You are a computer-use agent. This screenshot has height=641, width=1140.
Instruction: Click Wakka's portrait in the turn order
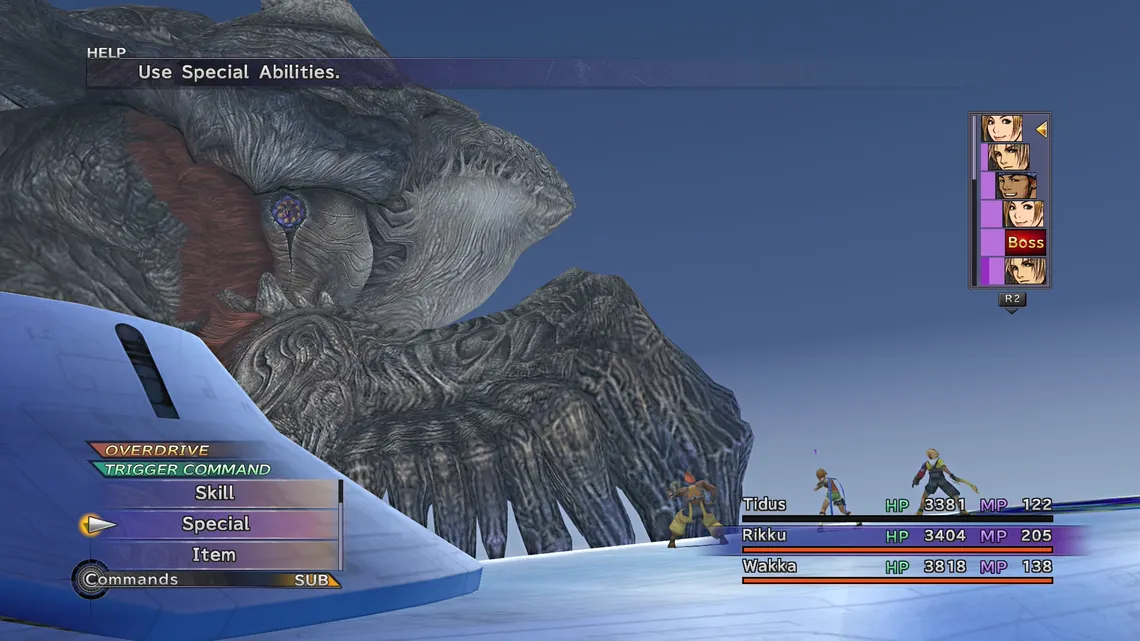click(1016, 186)
